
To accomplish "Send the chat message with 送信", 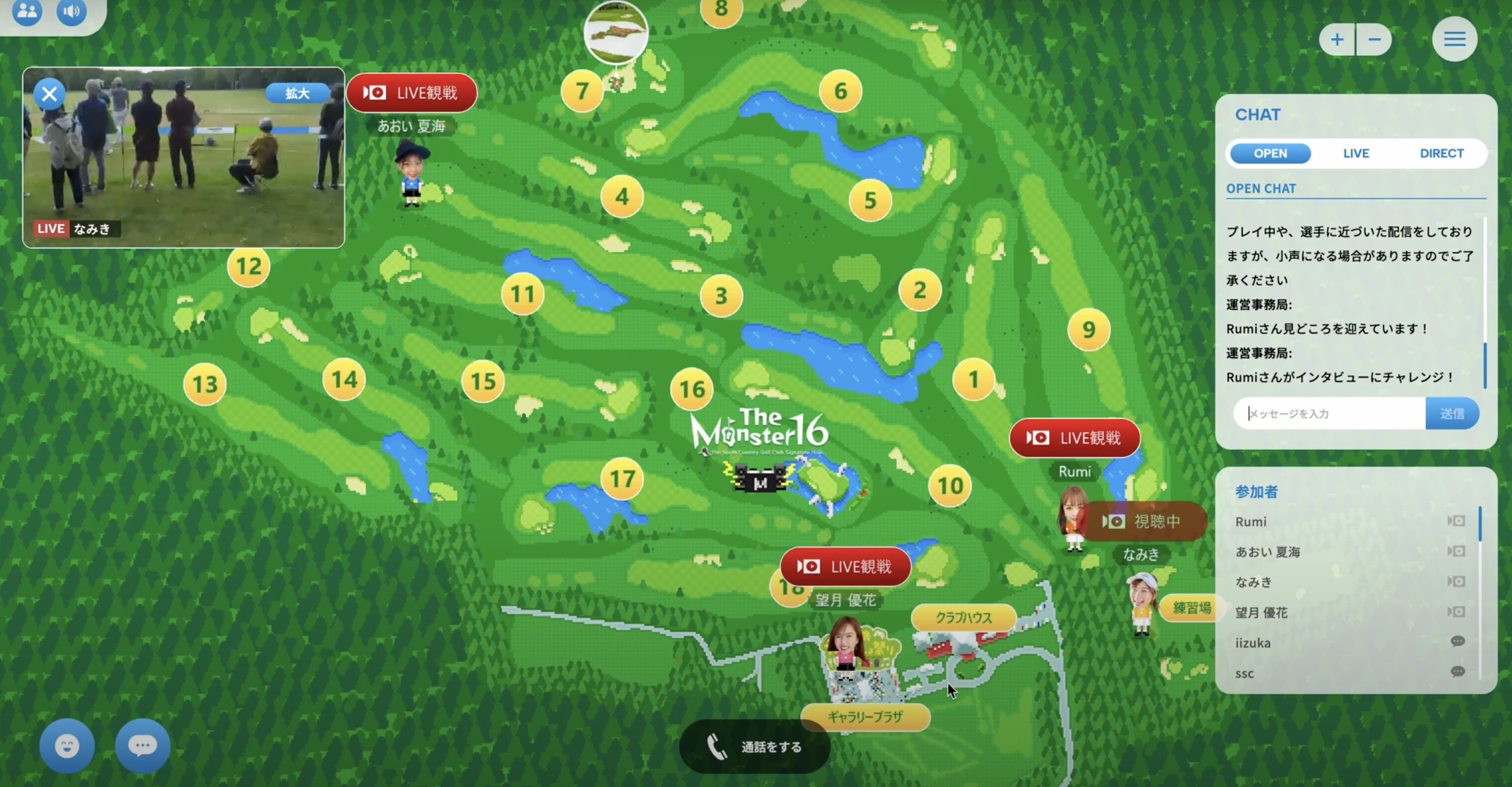I will tap(1451, 414).
